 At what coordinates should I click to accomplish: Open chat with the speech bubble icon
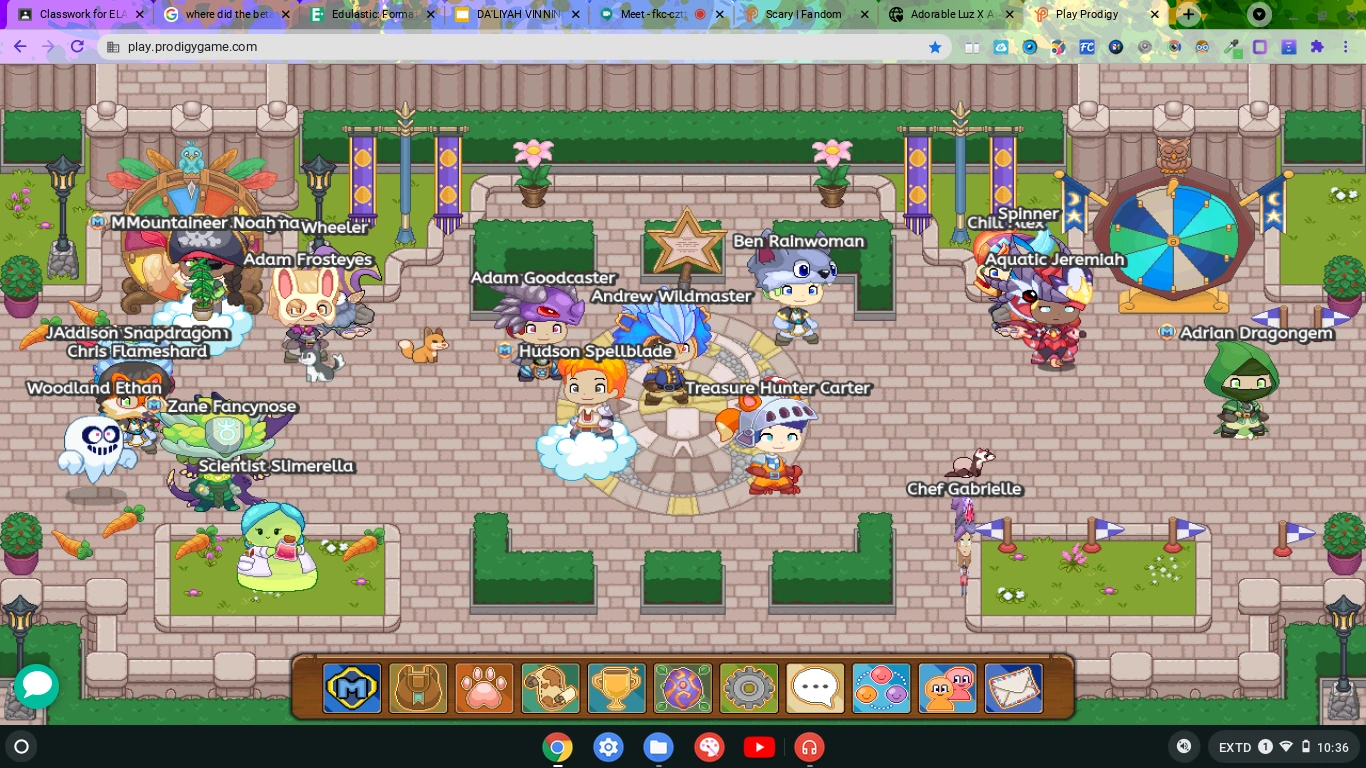click(814, 687)
